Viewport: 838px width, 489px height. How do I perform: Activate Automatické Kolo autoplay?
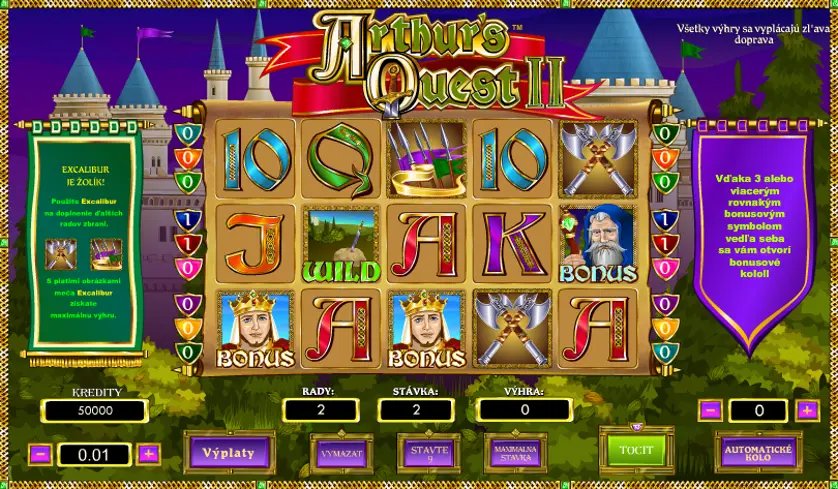tap(758, 453)
